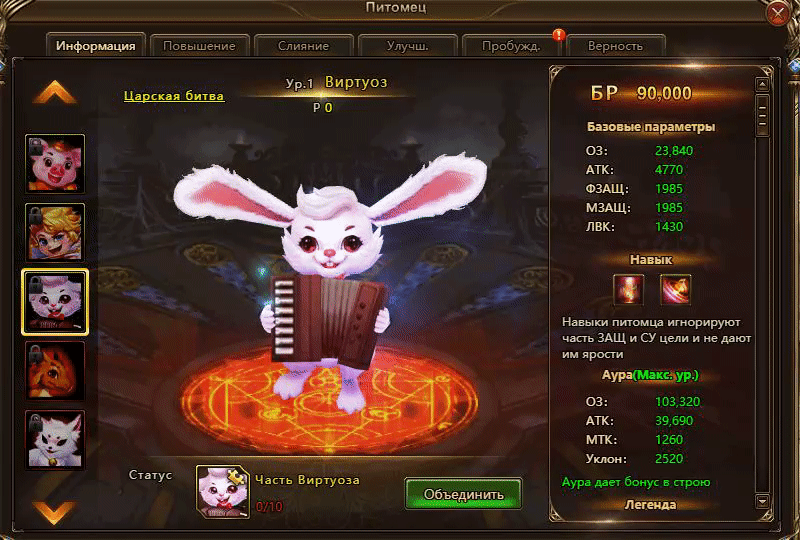Click the Часть Виртуоза fragment icon
This screenshot has height=540, width=800.
(222, 490)
